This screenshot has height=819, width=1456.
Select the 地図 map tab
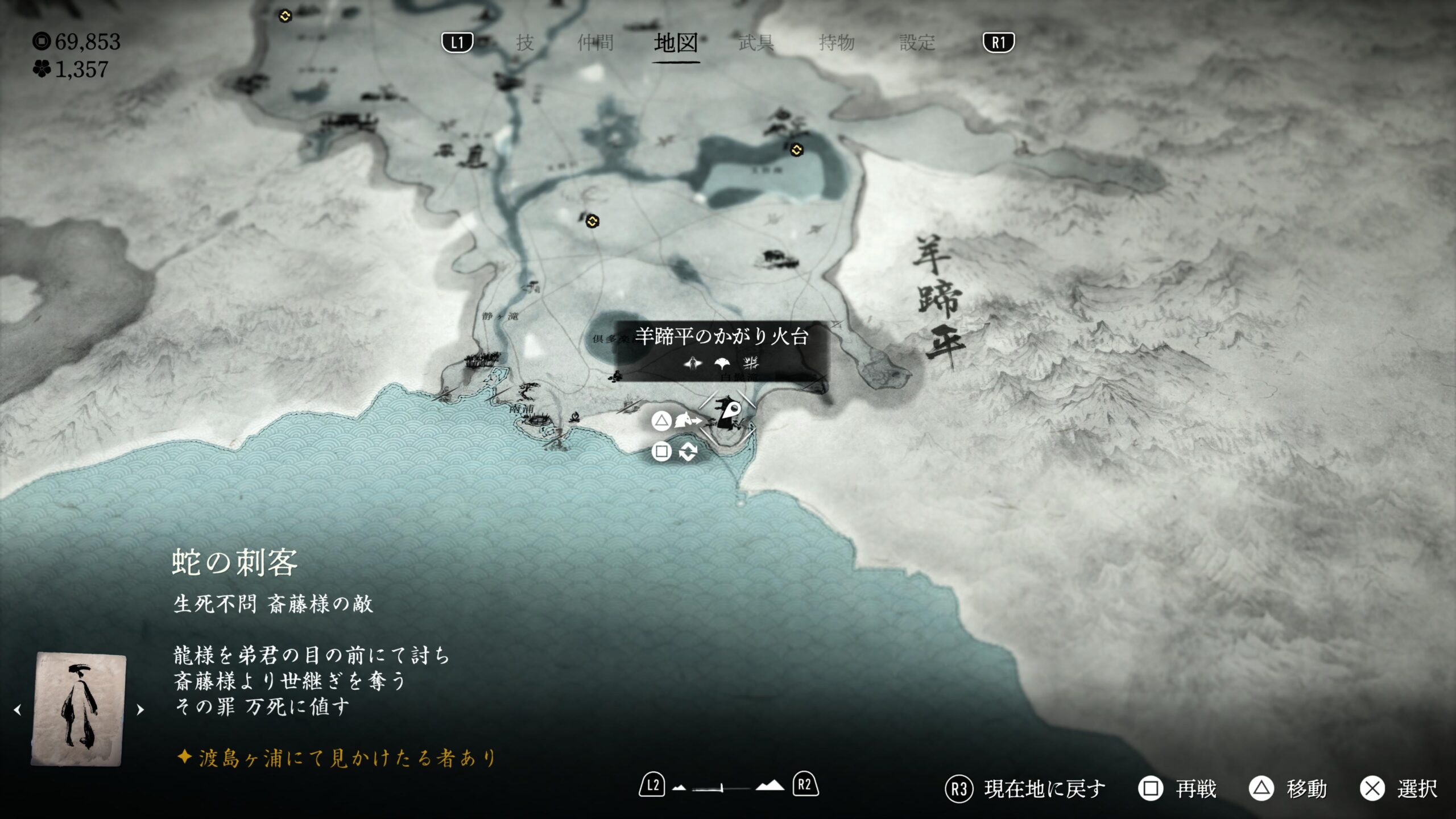click(x=676, y=43)
